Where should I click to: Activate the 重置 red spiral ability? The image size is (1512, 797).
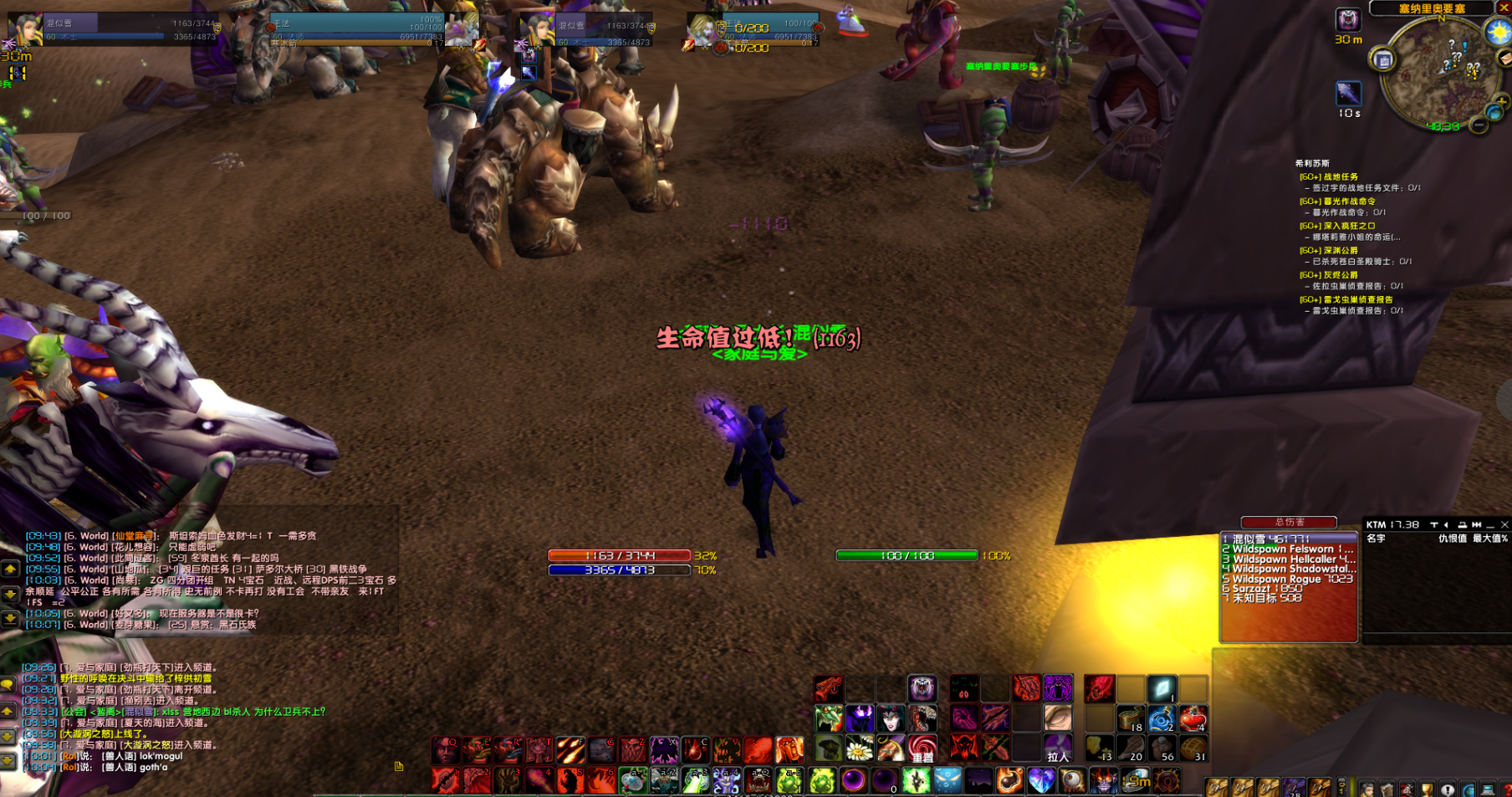[922, 748]
